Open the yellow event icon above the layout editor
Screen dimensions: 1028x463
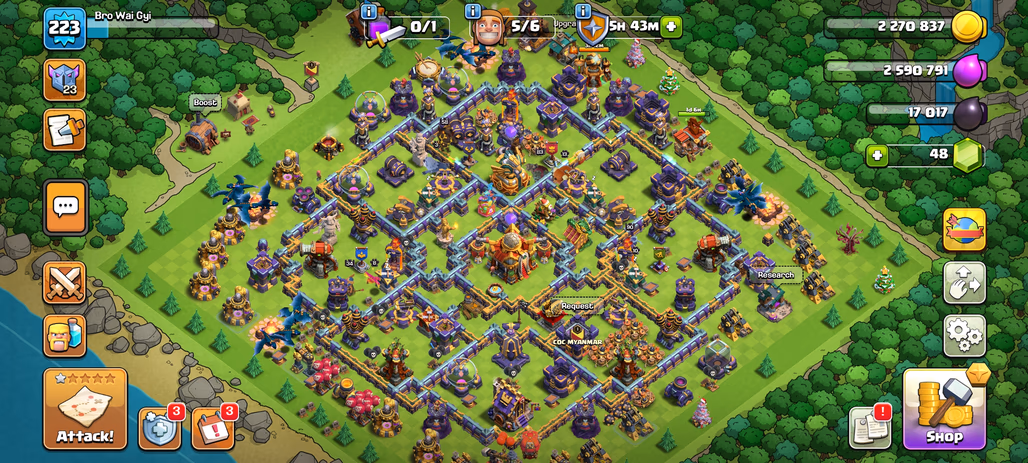(964, 229)
